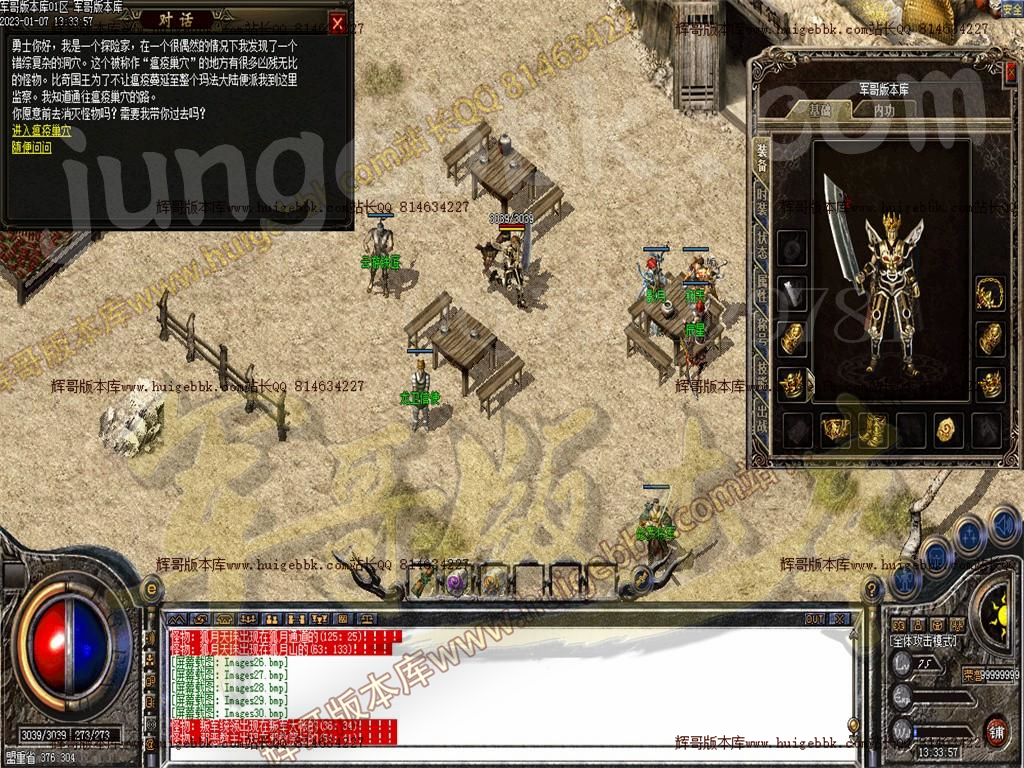
Task: Use the purple orb quickbar item
Action: click(457, 582)
